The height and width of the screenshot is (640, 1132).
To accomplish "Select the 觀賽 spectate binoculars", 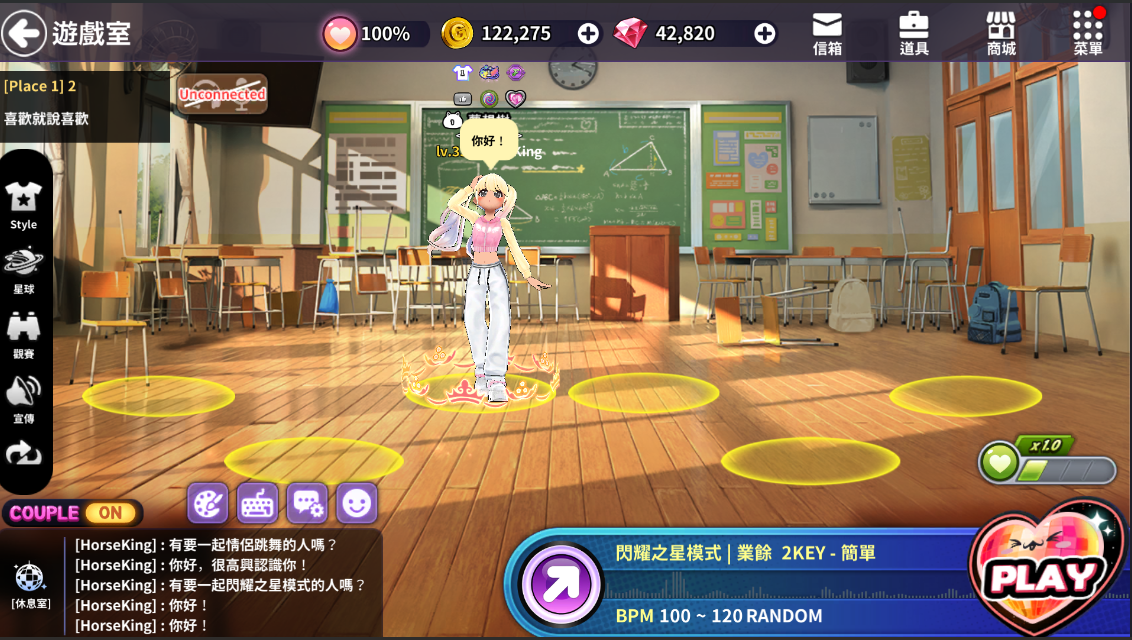I will point(24,334).
